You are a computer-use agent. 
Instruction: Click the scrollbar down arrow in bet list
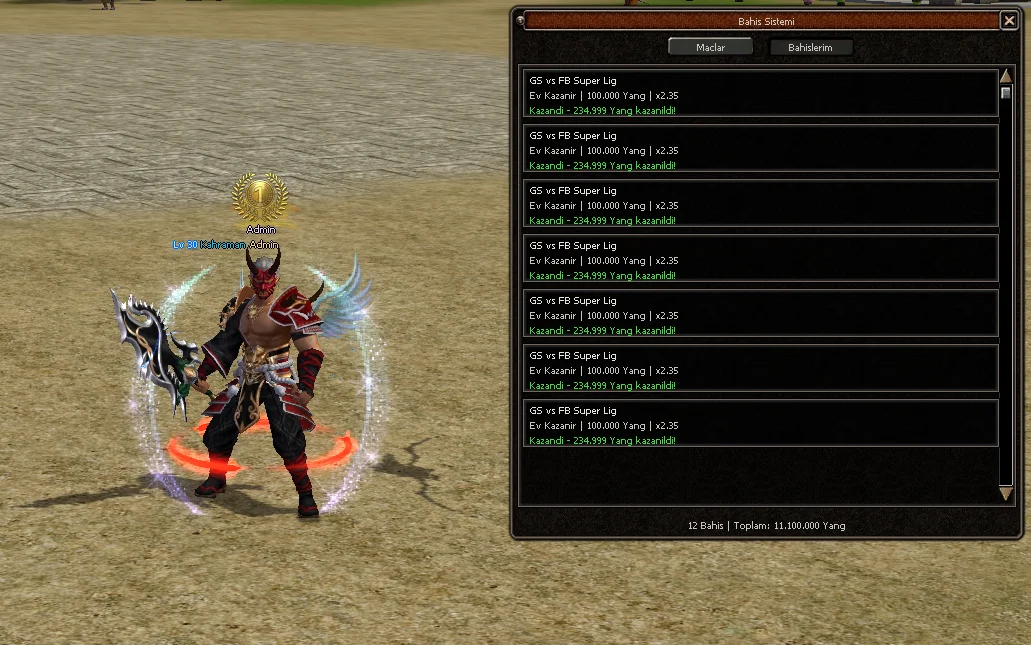pyautogui.click(x=1006, y=494)
